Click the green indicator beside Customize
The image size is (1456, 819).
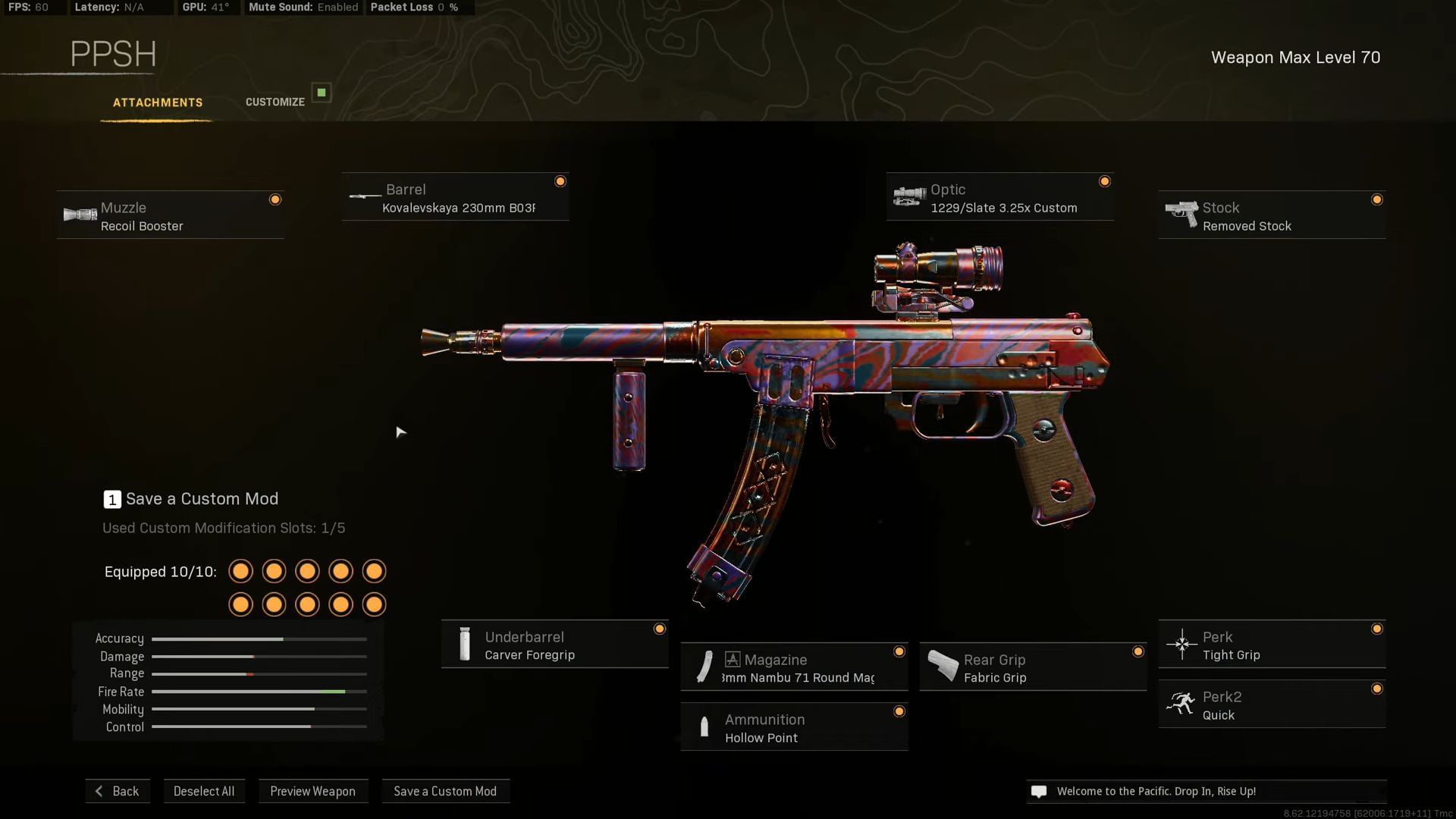pos(322,92)
